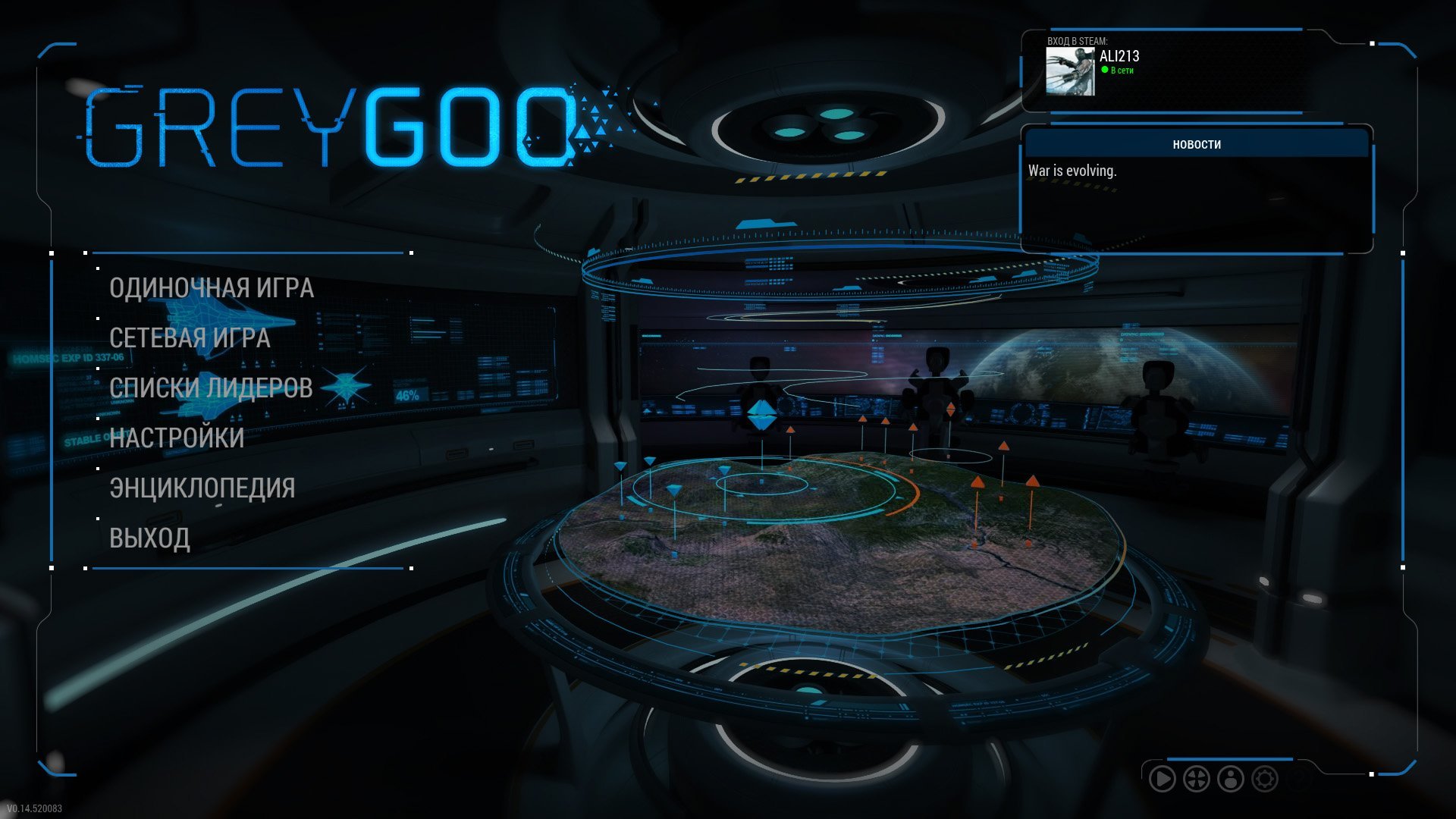
Task: Open the ЭНЦИКЛОПЕДИЯ encyclopedia
Action: pos(202,488)
